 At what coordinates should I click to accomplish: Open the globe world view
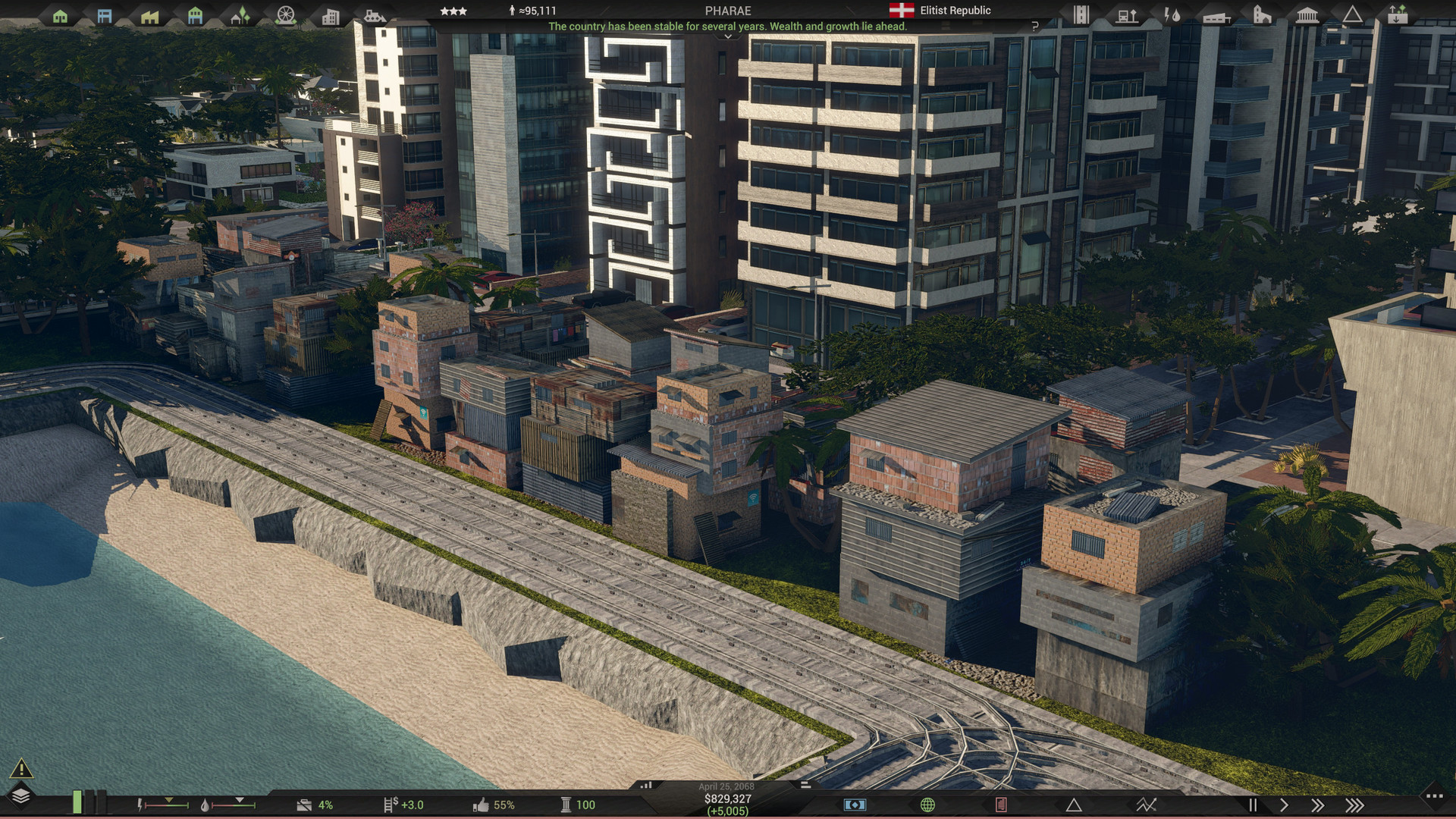pos(927,805)
